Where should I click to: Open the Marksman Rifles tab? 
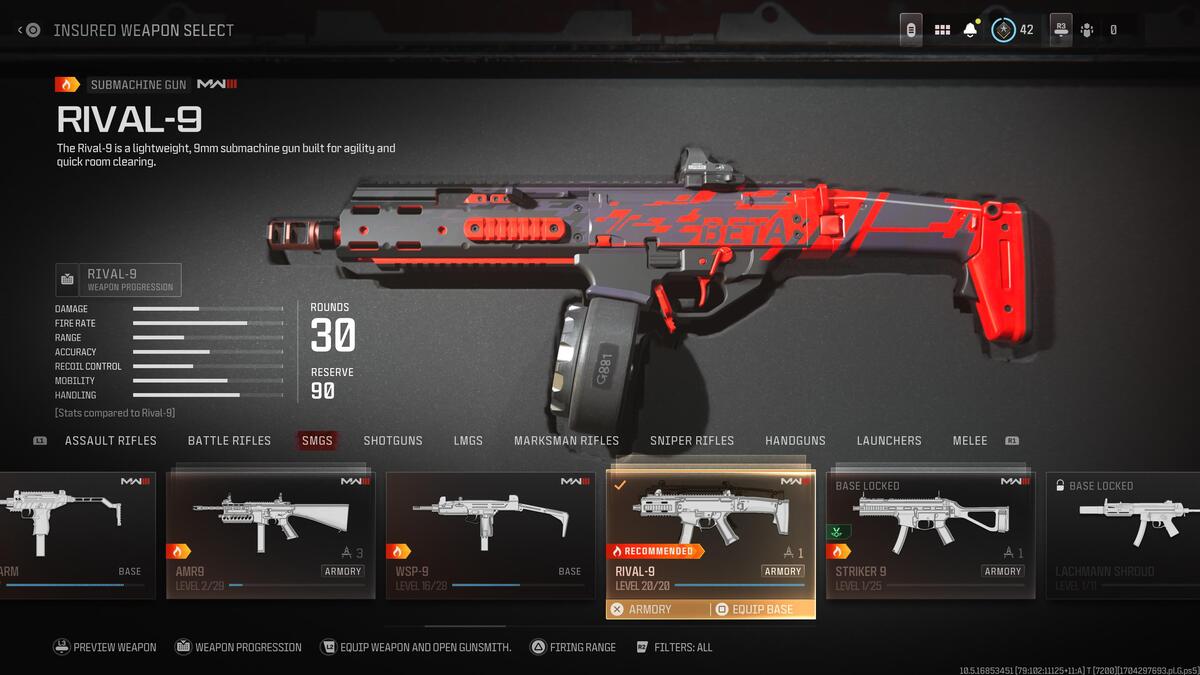click(x=566, y=440)
